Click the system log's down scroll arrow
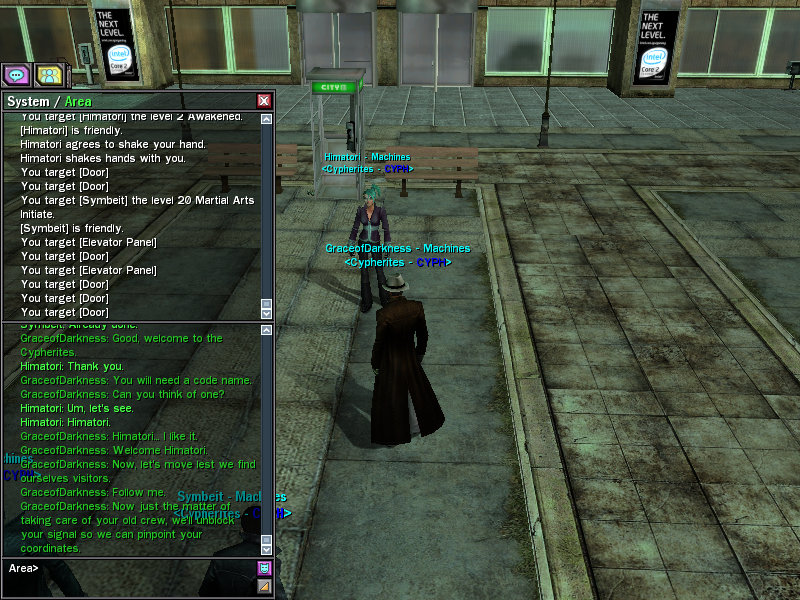The height and width of the screenshot is (600, 800). click(266, 313)
